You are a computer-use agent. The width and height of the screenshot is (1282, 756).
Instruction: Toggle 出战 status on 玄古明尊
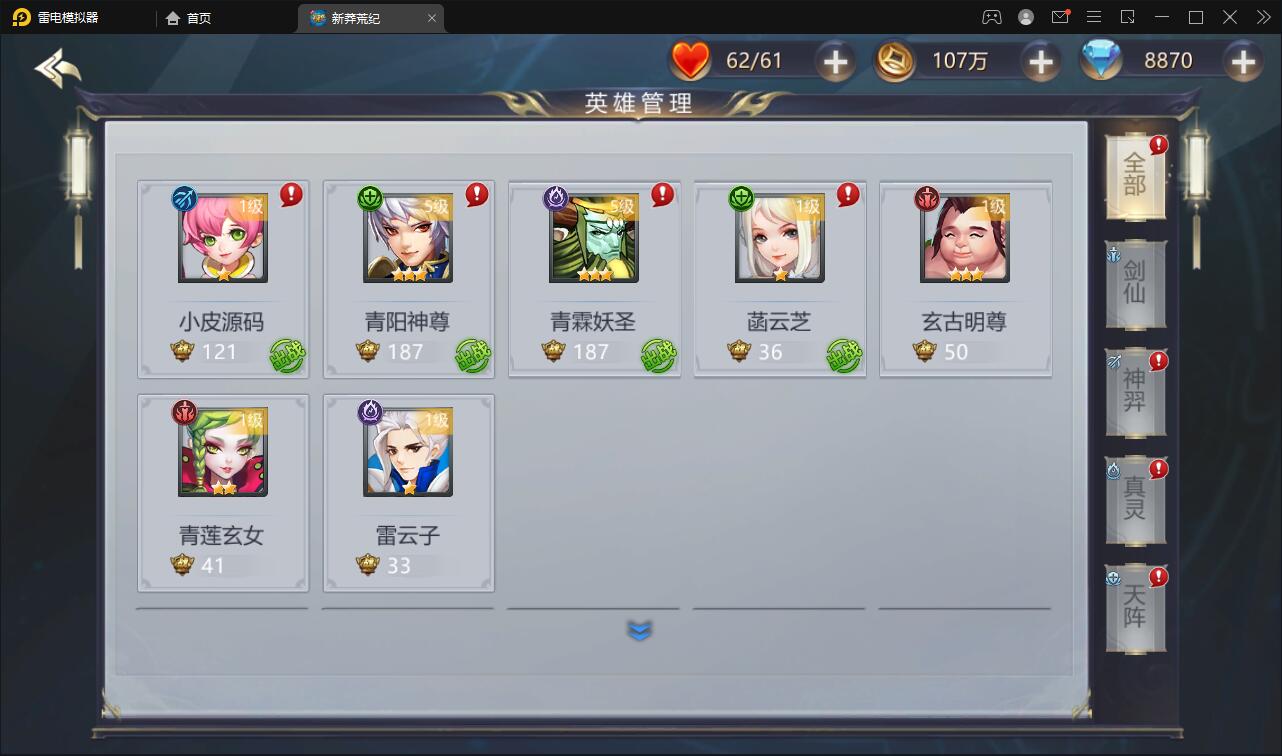tap(1029, 353)
